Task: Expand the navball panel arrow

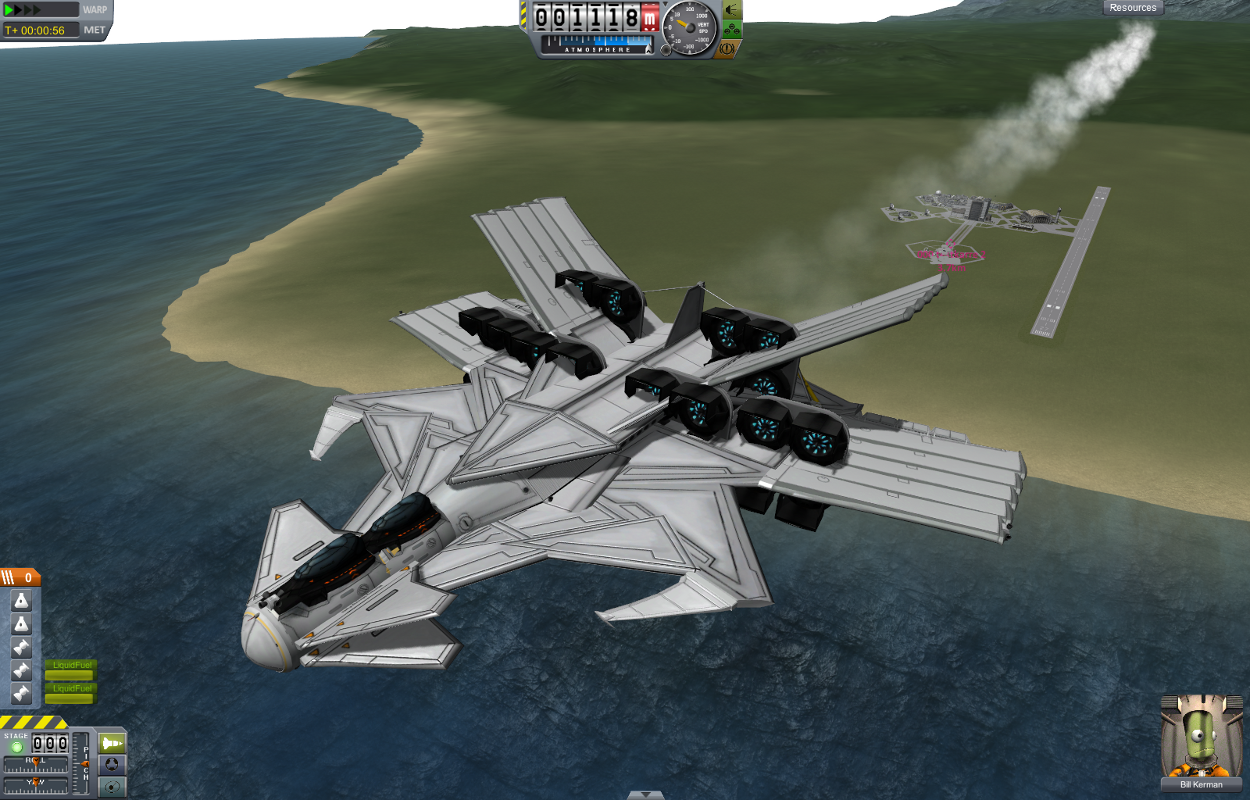Action: pos(645,795)
